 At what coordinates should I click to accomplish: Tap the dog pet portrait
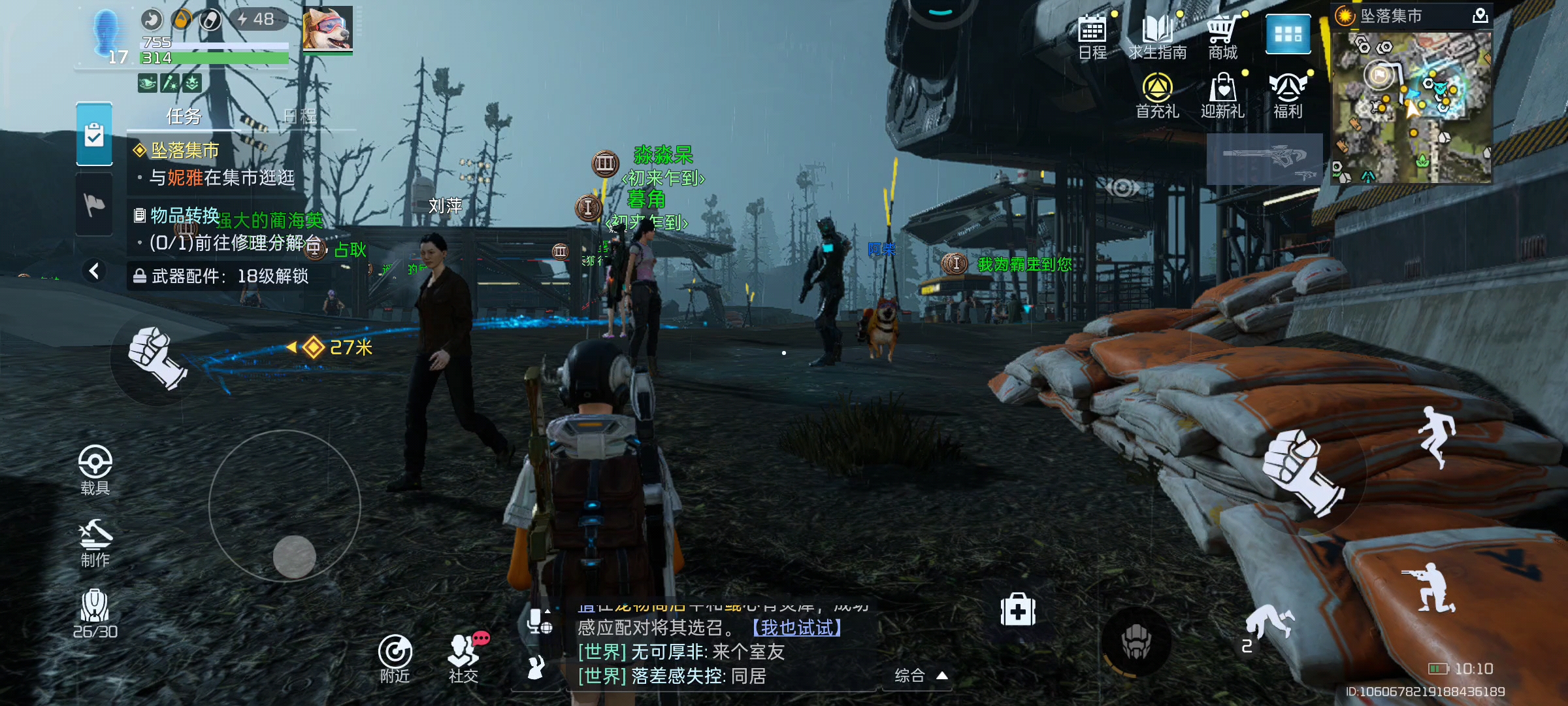tap(327, 29)
